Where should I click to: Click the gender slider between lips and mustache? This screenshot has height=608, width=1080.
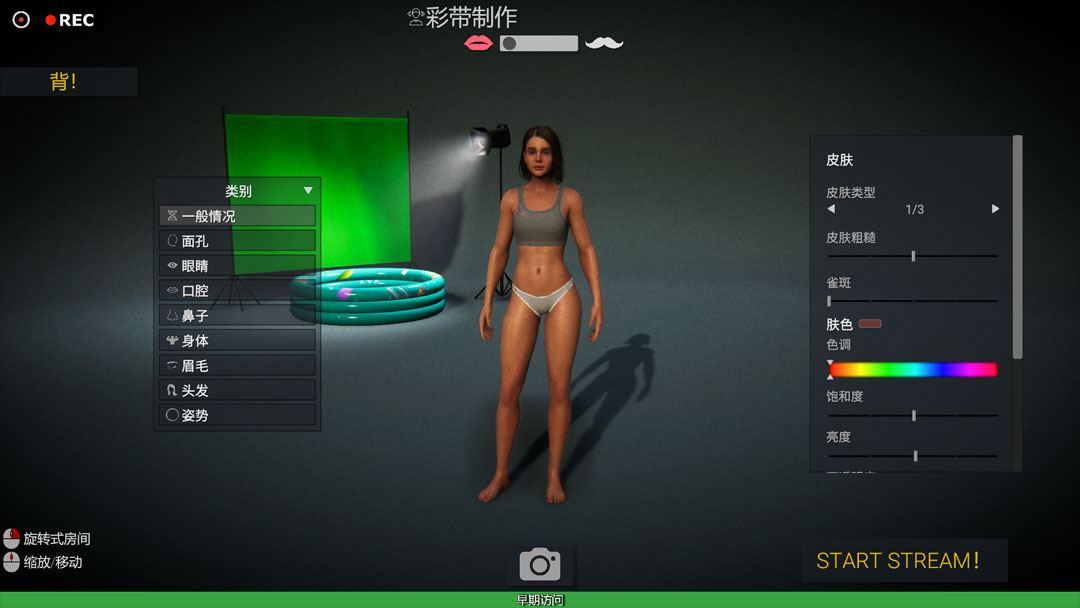click(539, 43)
